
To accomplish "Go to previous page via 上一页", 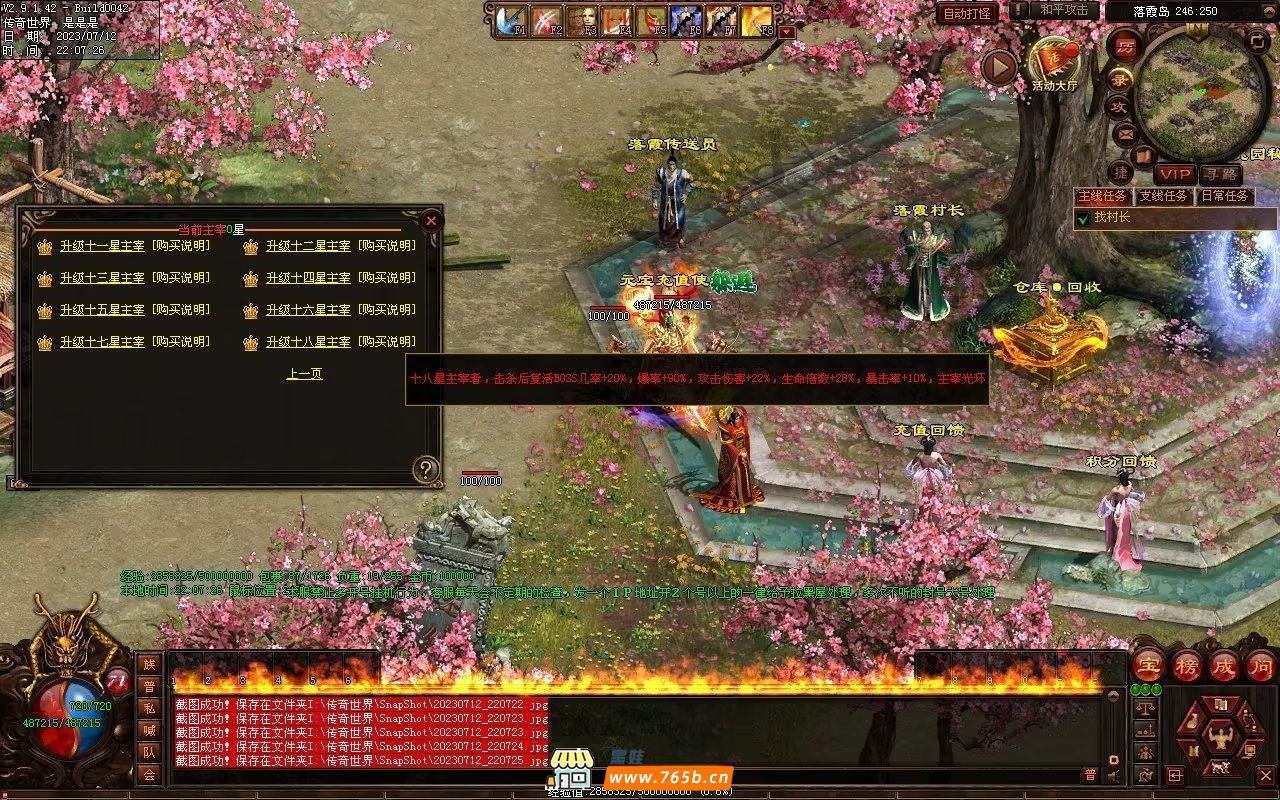I will pyautogui.click(x=304, y=374).
